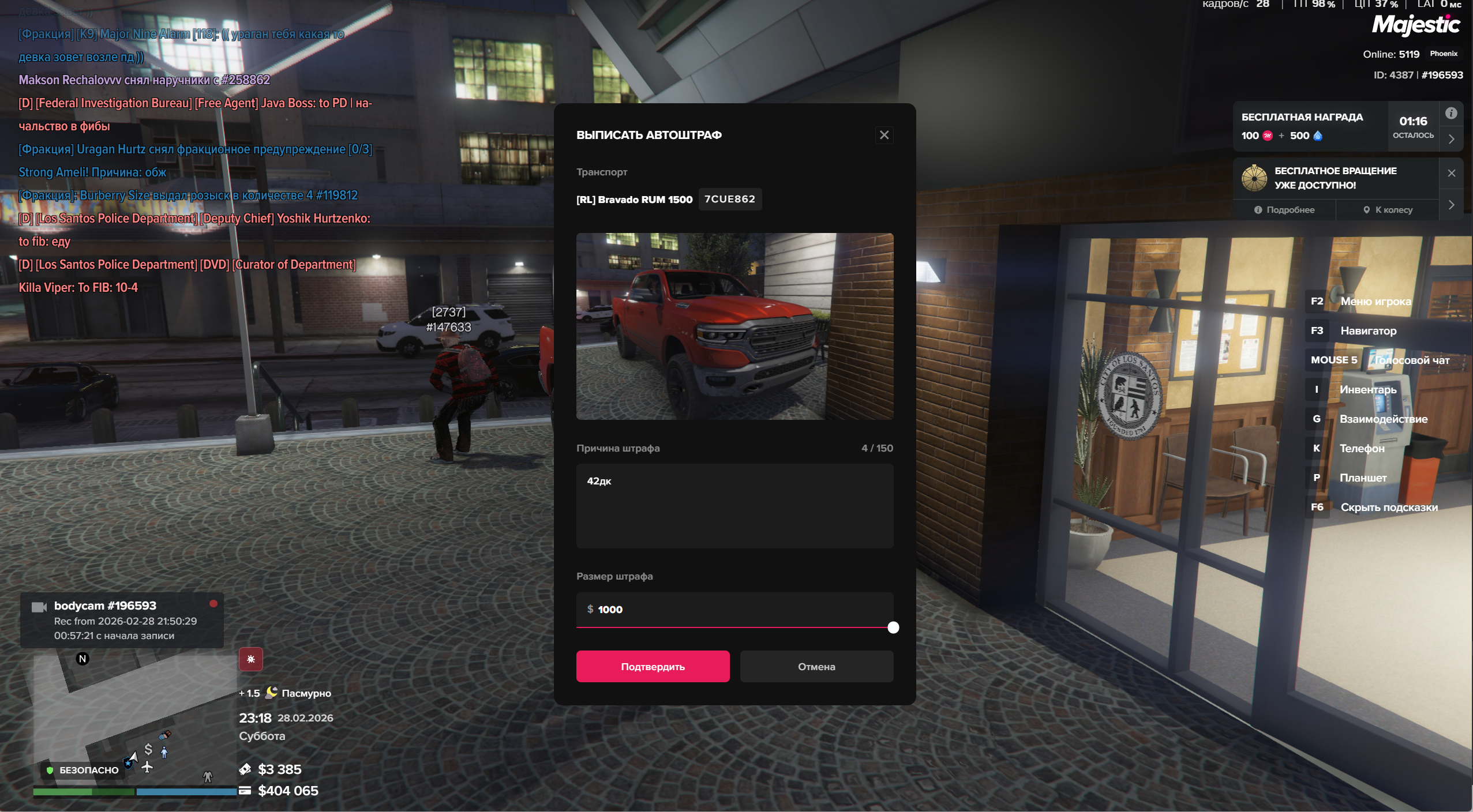
Task: Click the free spin wheel icon
Action: point(1254,178)
